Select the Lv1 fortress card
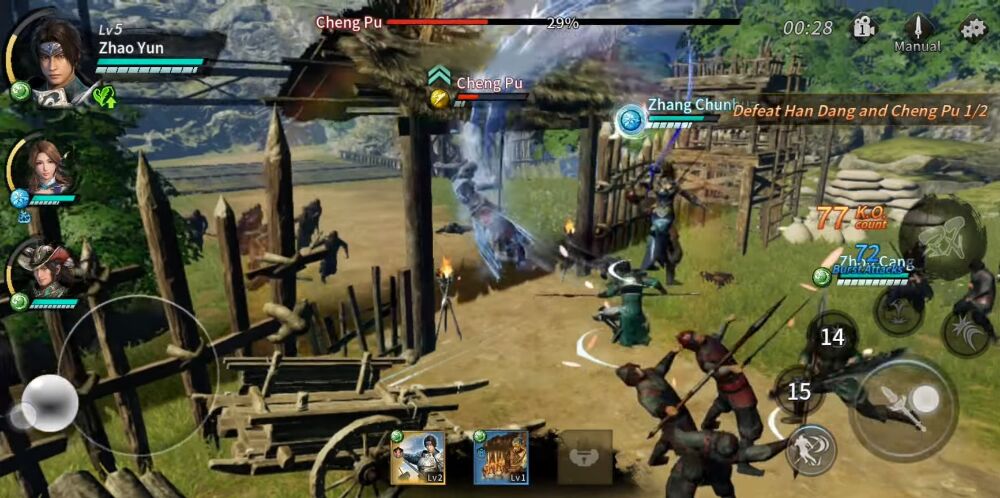1000x498 pixels. 501,458
